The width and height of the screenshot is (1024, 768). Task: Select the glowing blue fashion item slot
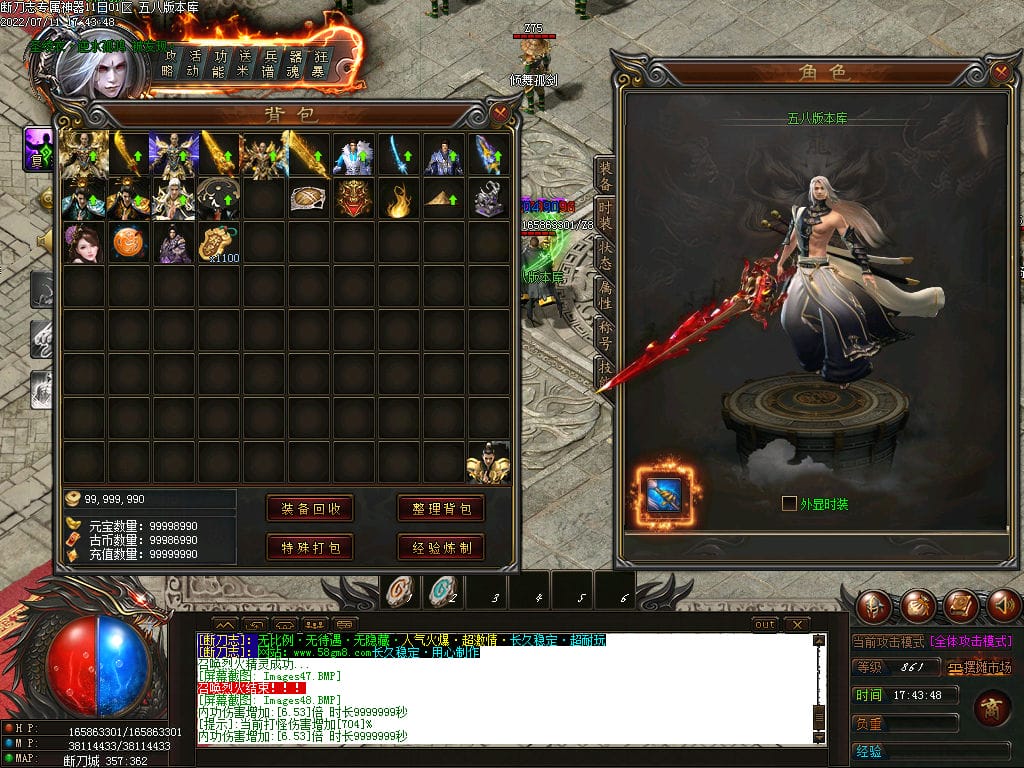coord(664,495)
